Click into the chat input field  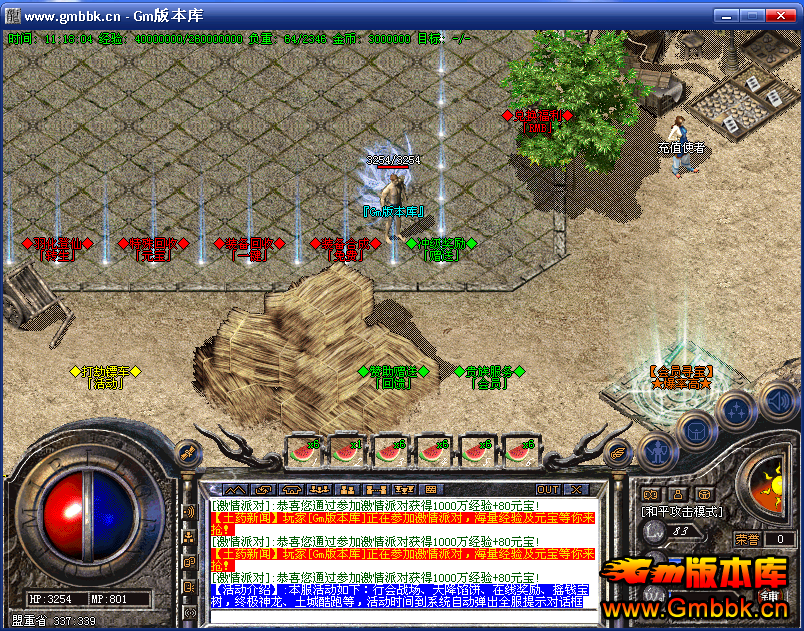pyautogui.click(x=400, y=614)
